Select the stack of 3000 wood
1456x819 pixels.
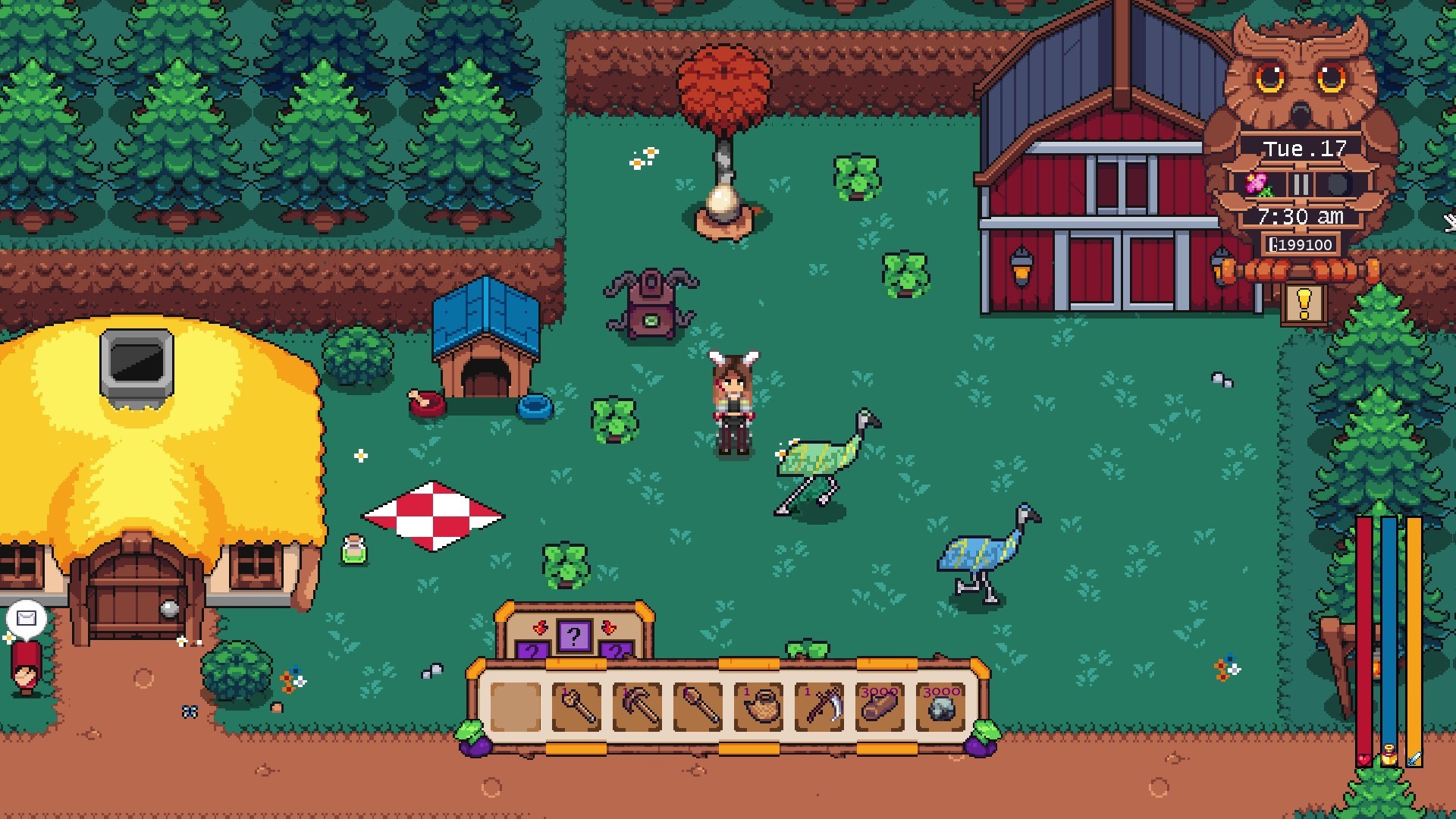pos(880,708)
